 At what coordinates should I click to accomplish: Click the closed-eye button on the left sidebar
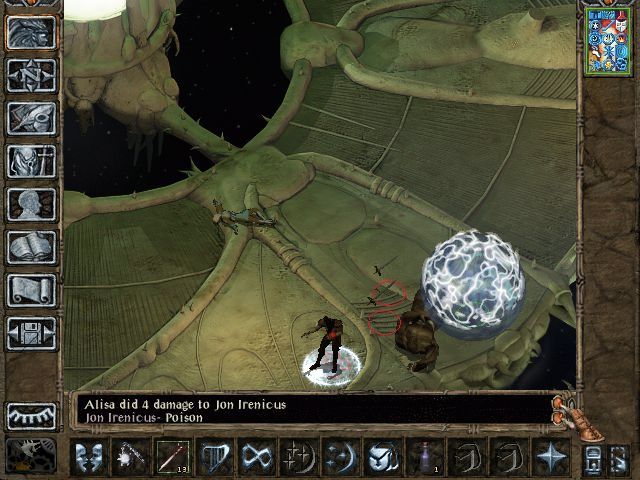31,415
